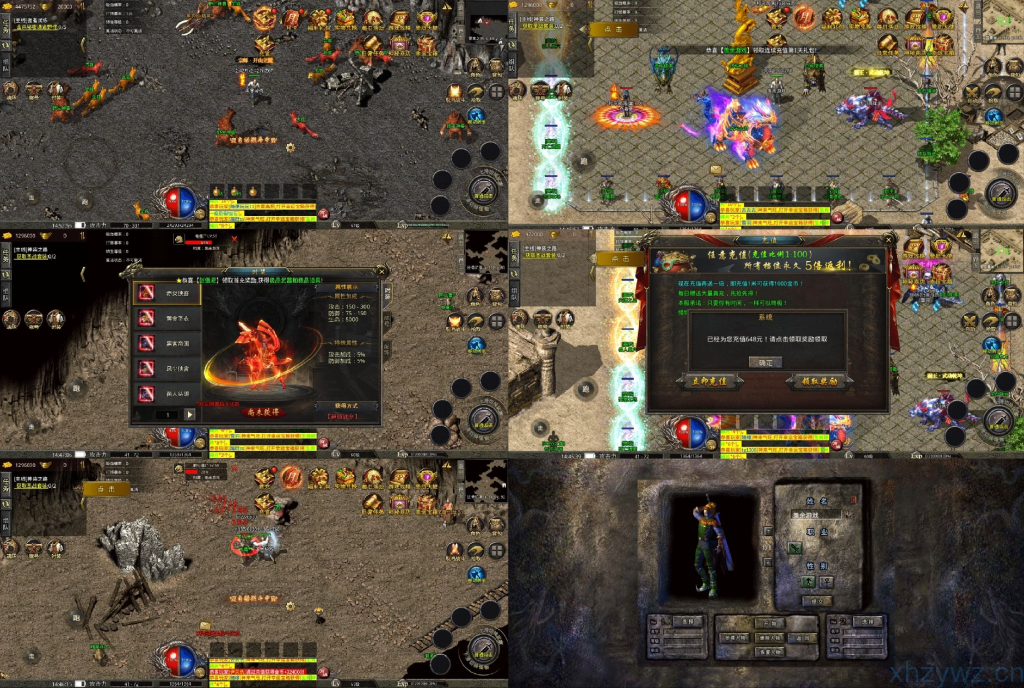Image resolution: width=1024 pixels, height=688 pixels.
Task: Confirm the system message with 确定
Action: (x=766, y=362)
